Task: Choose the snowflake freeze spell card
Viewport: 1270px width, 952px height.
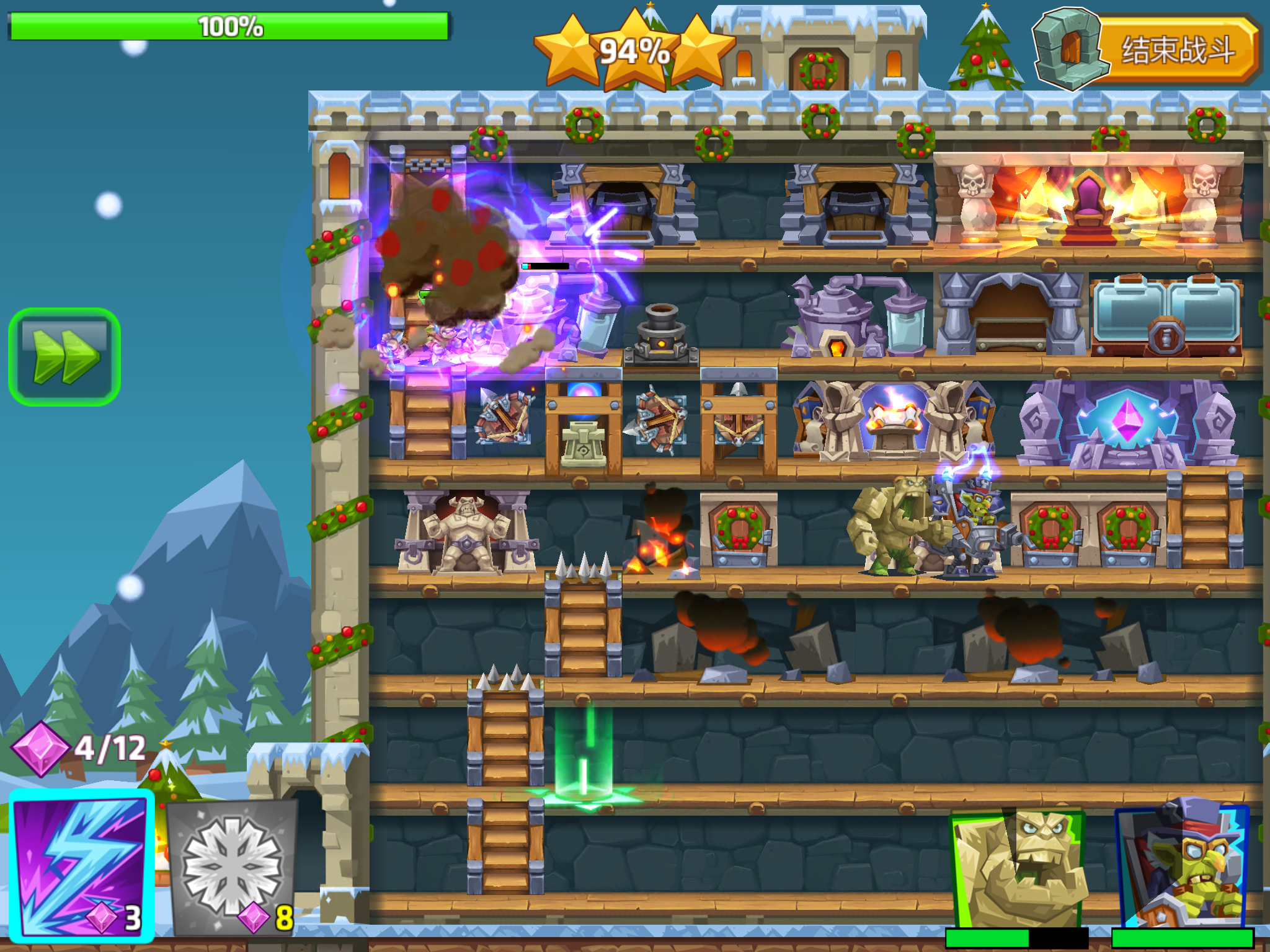Action: click(232, 866)
